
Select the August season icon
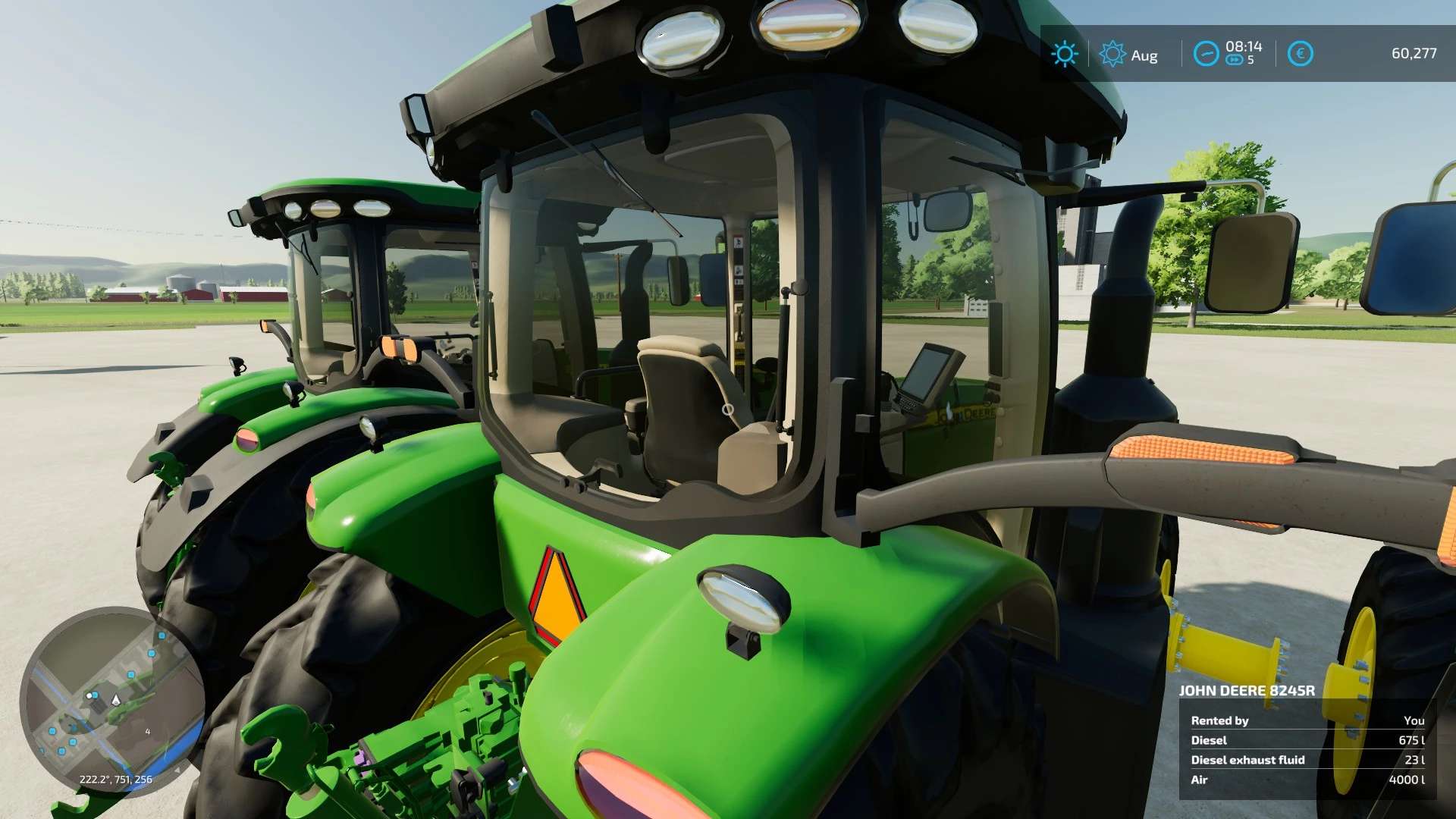[1112, 54]
